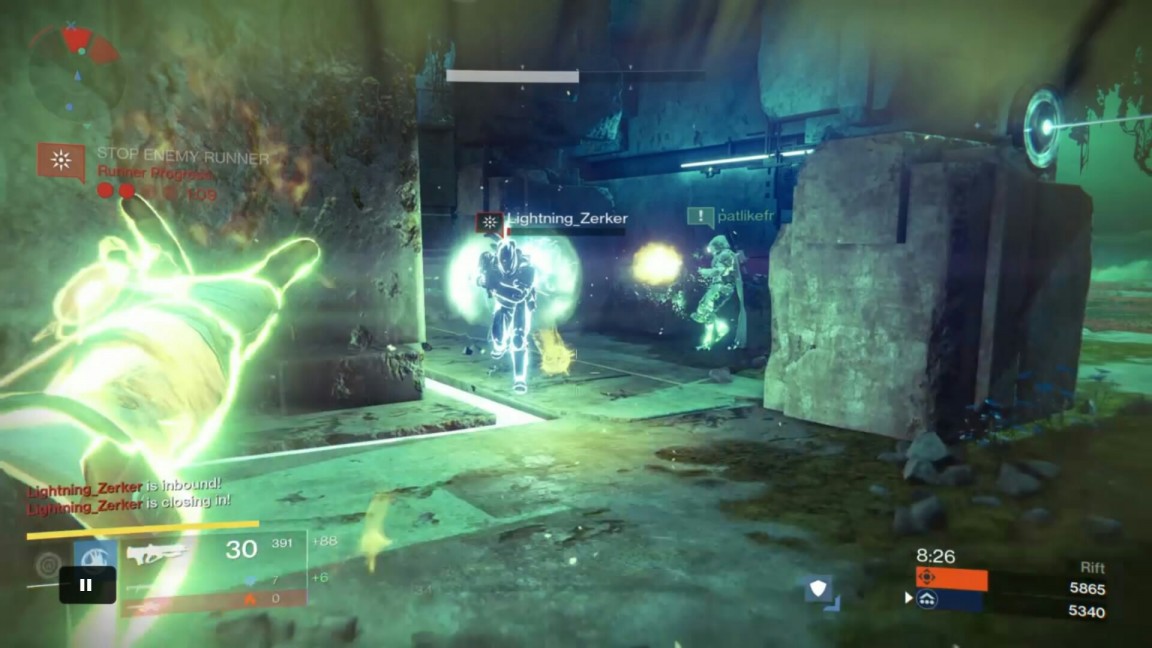Click the white shield buff icon
1152x648 pixels.
[x=819, y=588]
